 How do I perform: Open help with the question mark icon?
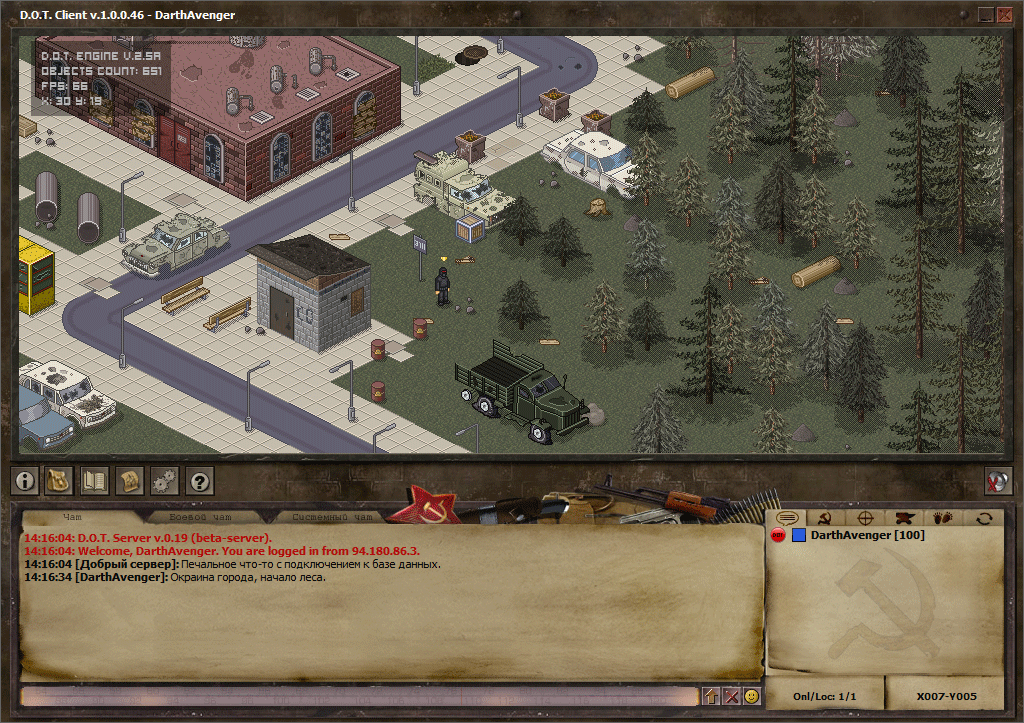200,481
